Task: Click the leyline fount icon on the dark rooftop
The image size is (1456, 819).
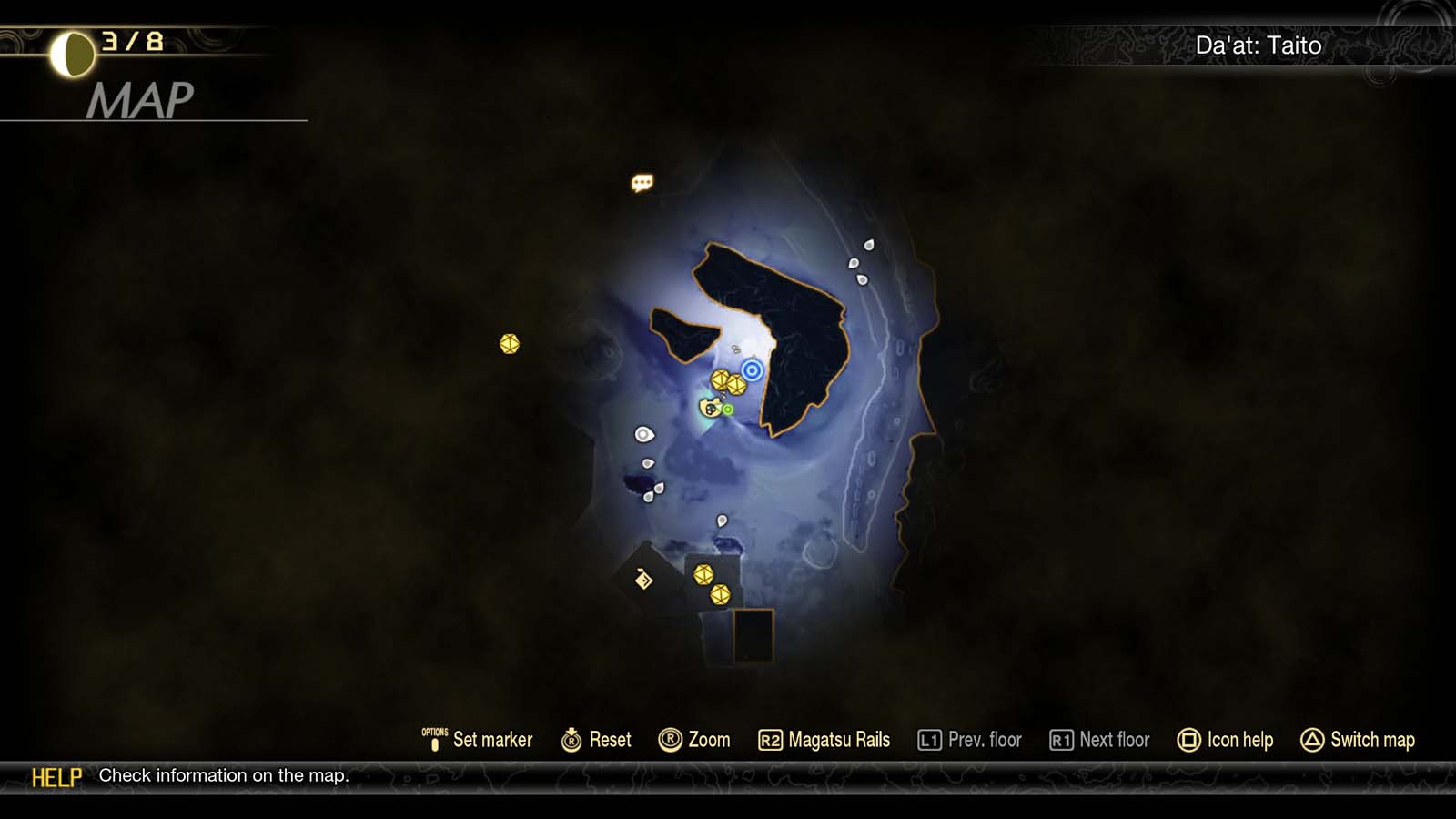Action: [x=643, y=580]
